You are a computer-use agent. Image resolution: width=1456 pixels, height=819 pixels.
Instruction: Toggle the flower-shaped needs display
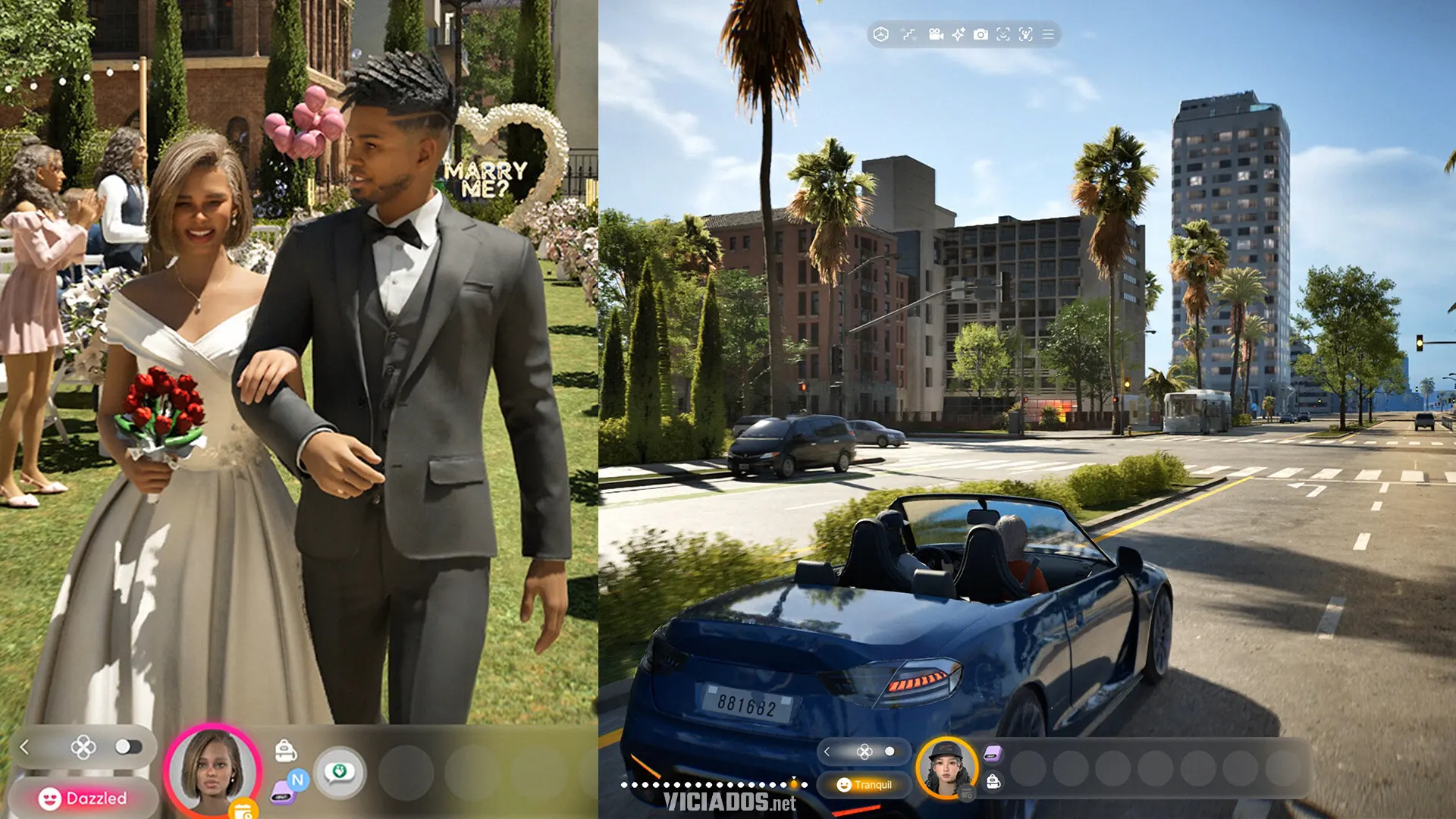pos(82,747)
